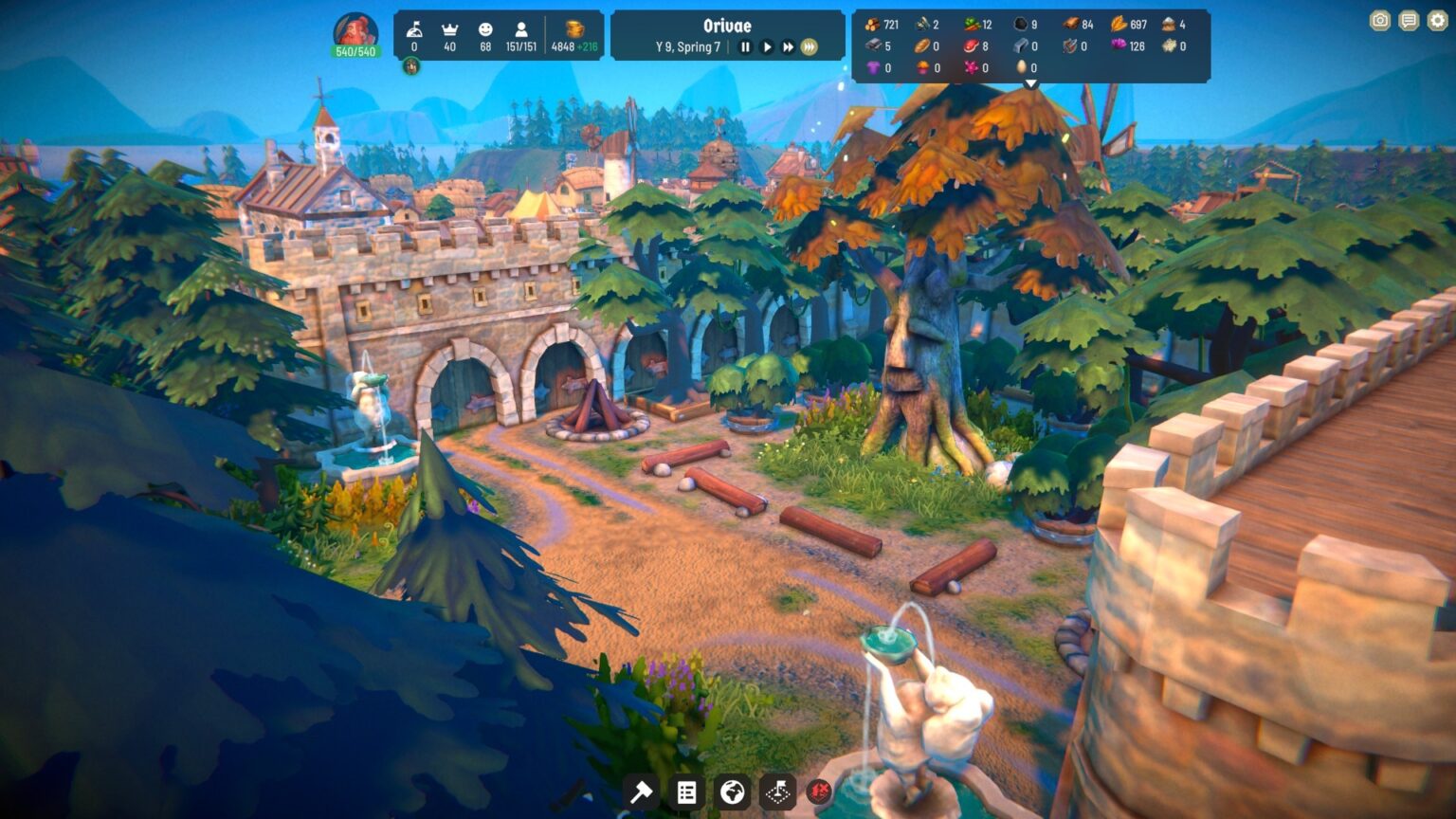Viewport: 1456px width, 819px height.
Task: Collapse the resource panel with the arrow
Action: tap(1031, 84)
